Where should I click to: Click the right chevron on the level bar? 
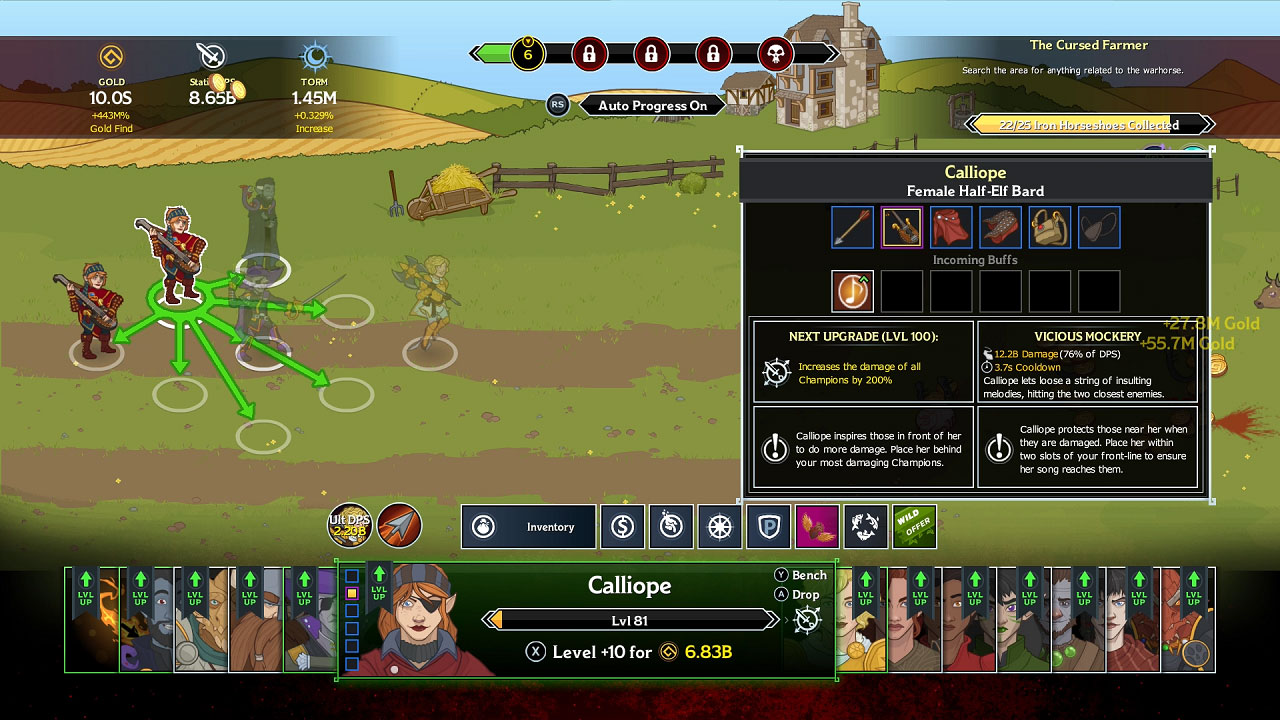pyautogui.click(x=772, y=620)
